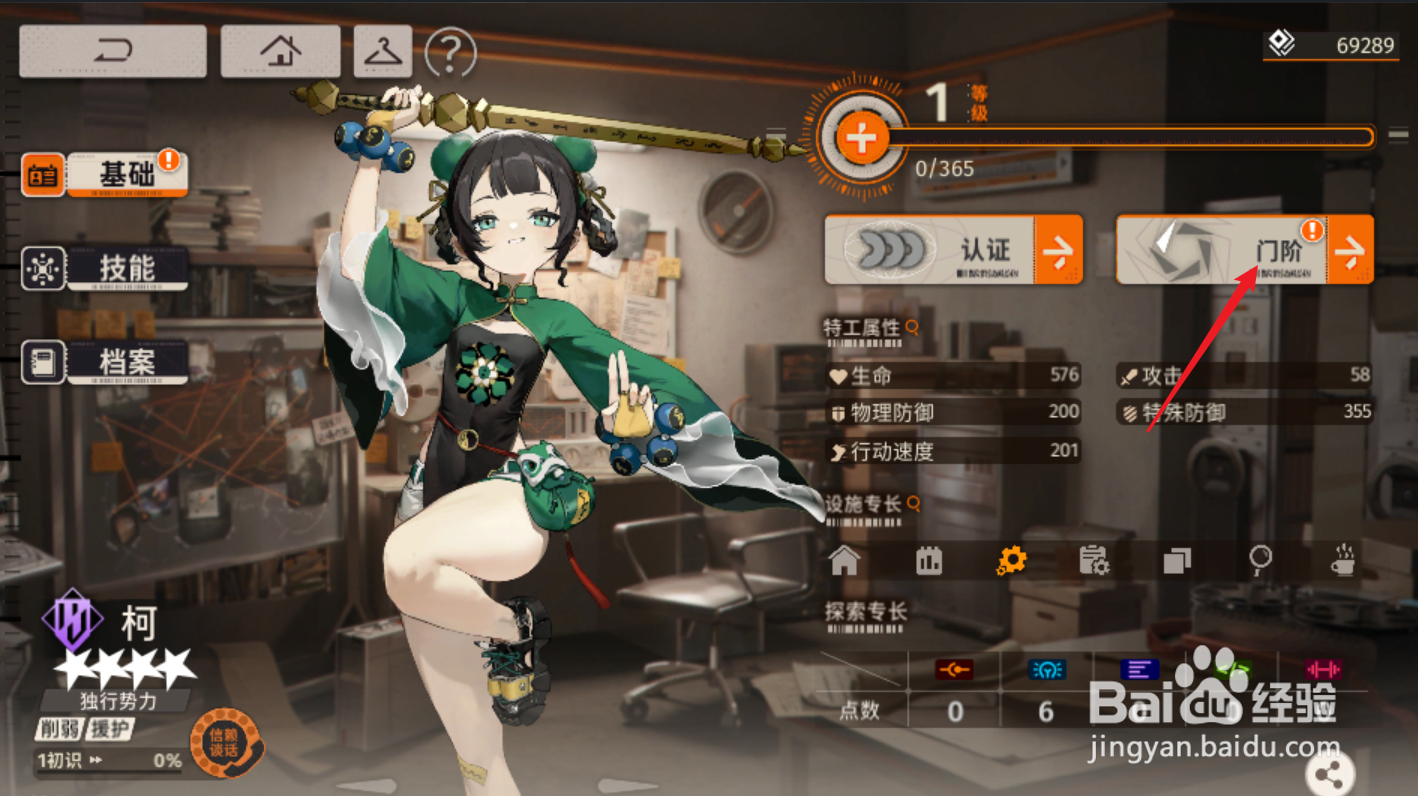Screen dimensions: 1418x796
Task: Add experience with the orange plus button
Action: (861, 138)
